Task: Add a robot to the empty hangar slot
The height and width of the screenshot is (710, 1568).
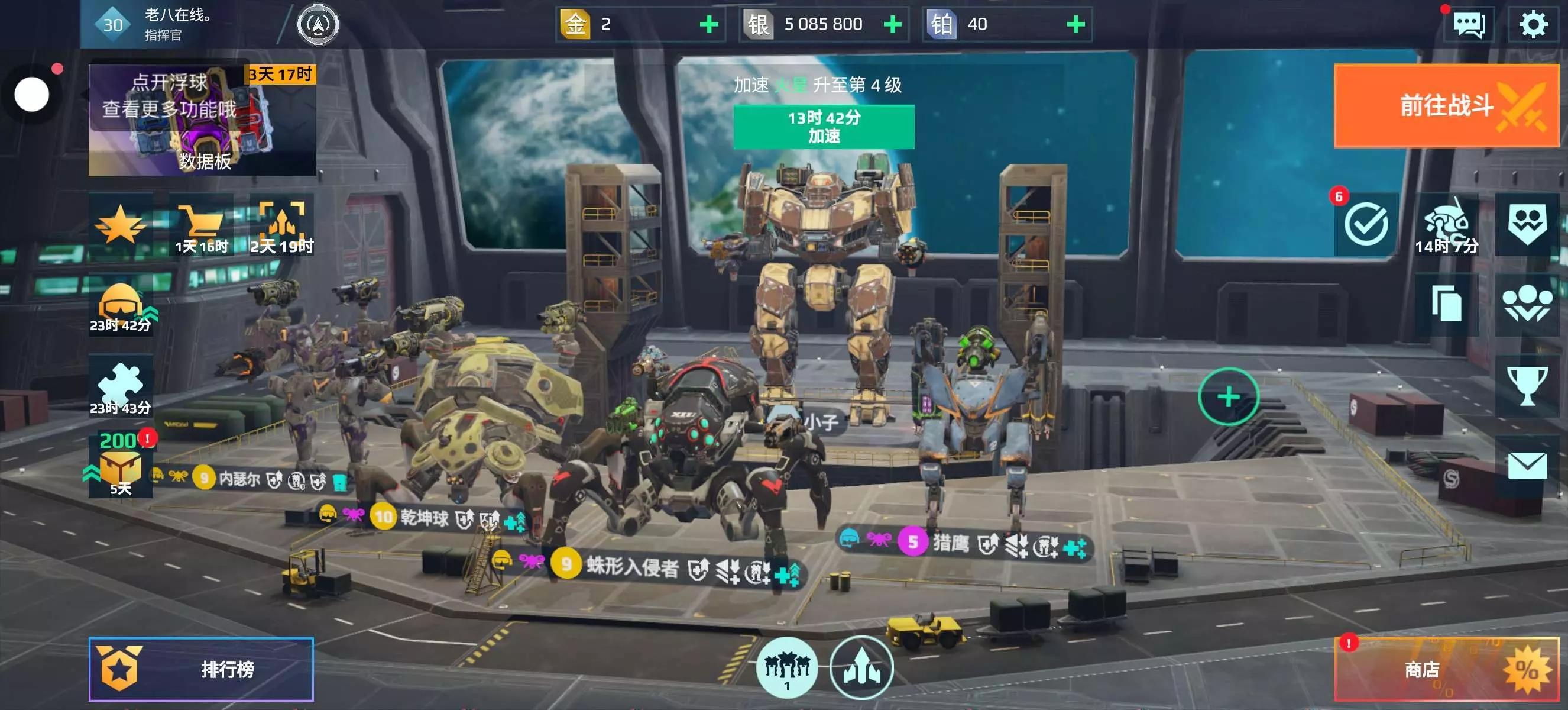Action: coord(1228,397)
